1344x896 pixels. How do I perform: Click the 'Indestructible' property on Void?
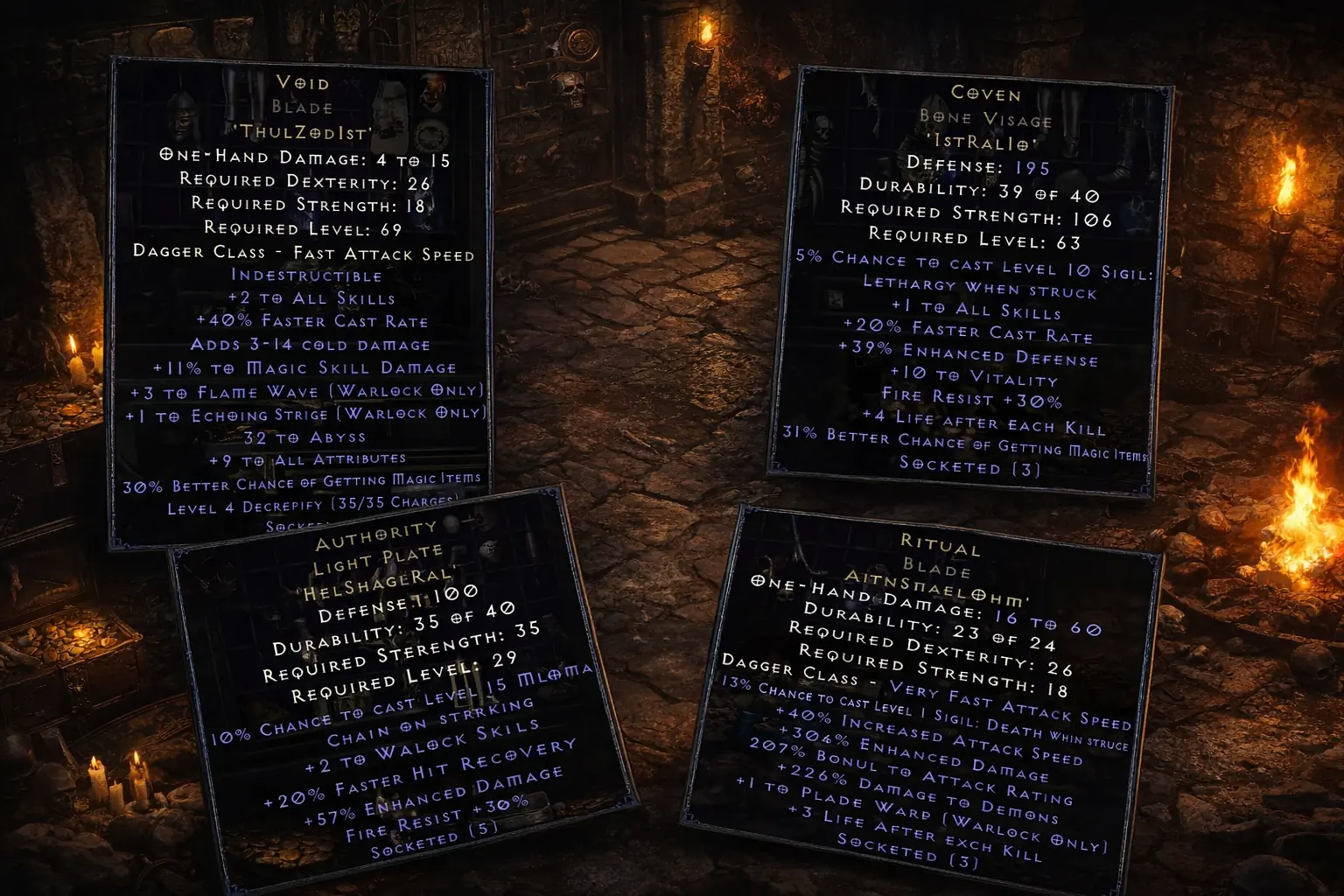pos(306,276)
